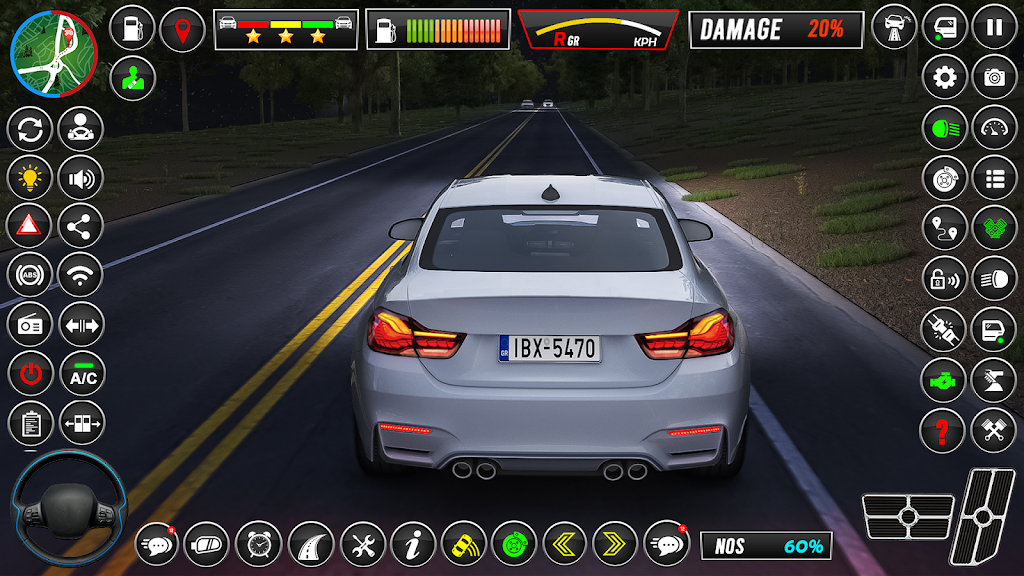Viewport: 1024px width, 576px height.
Task: Open the gear settings button
Action: pos(944,77)
